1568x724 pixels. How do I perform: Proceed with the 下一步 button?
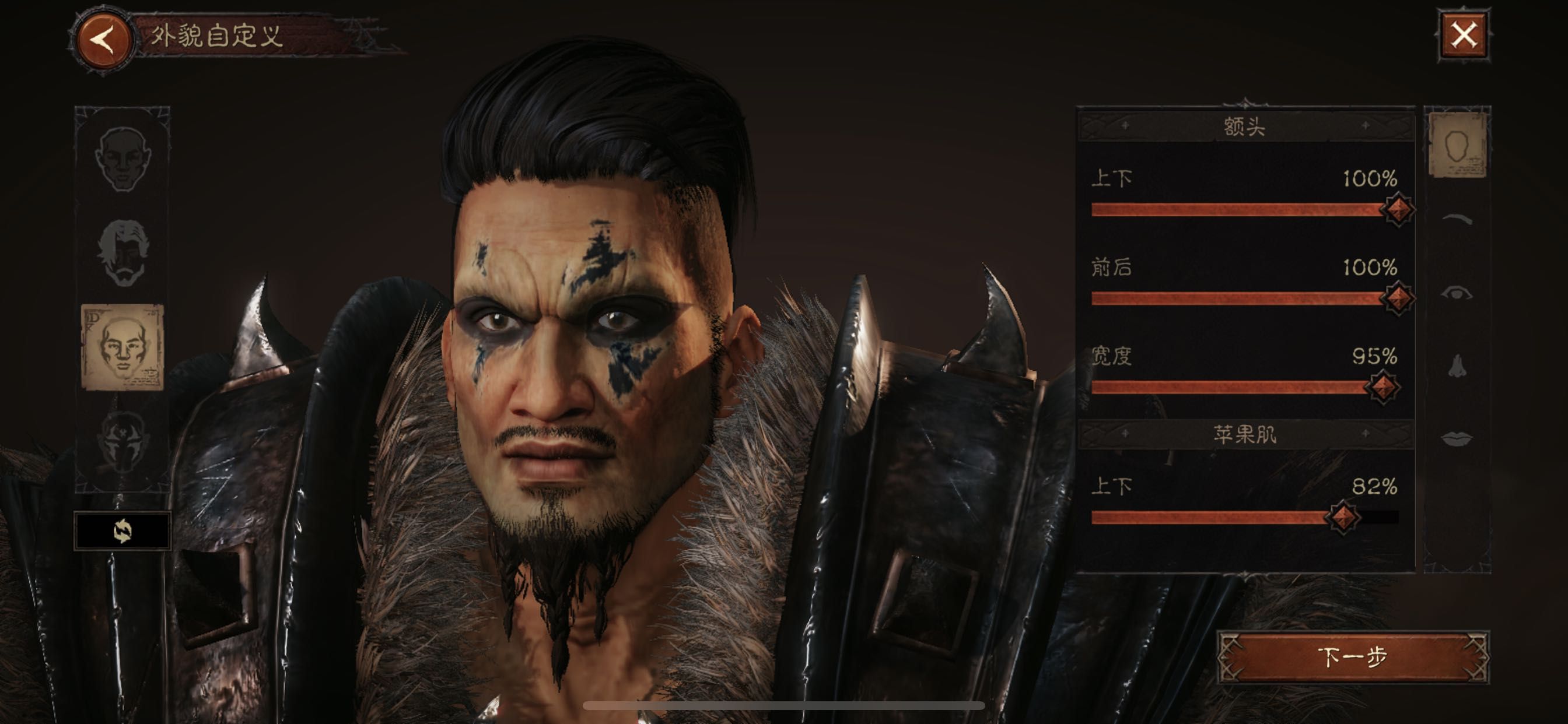(1353, 657)
